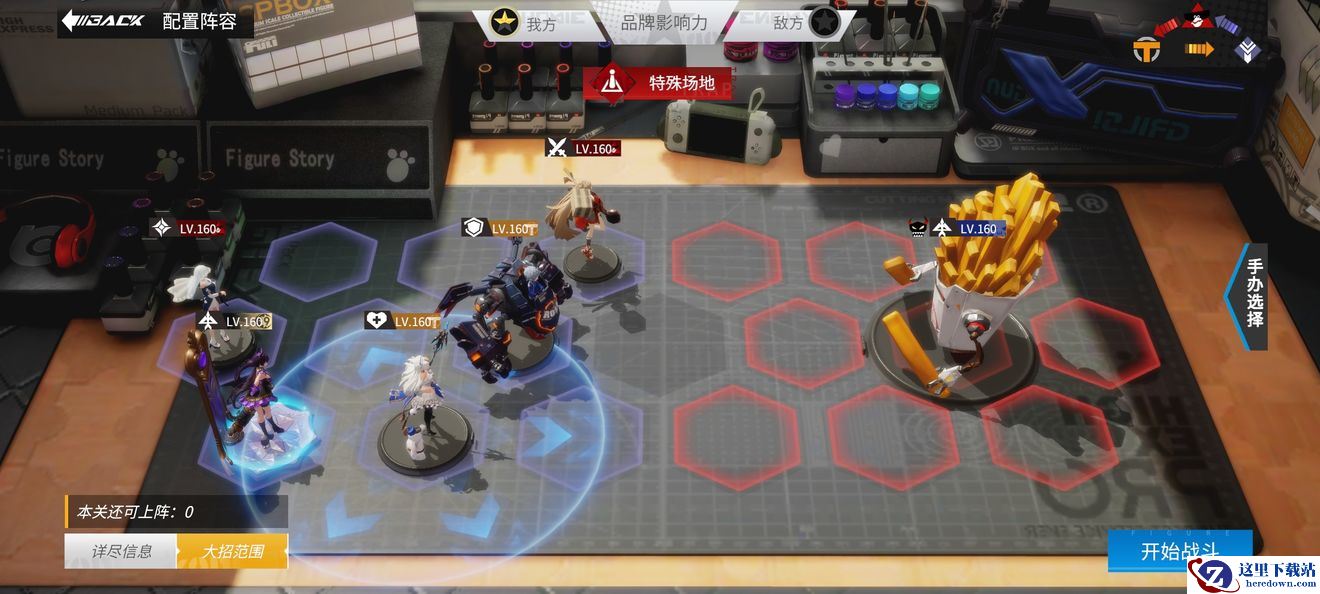Open the 品牌影响力 brand influence panel

(663, 22)
